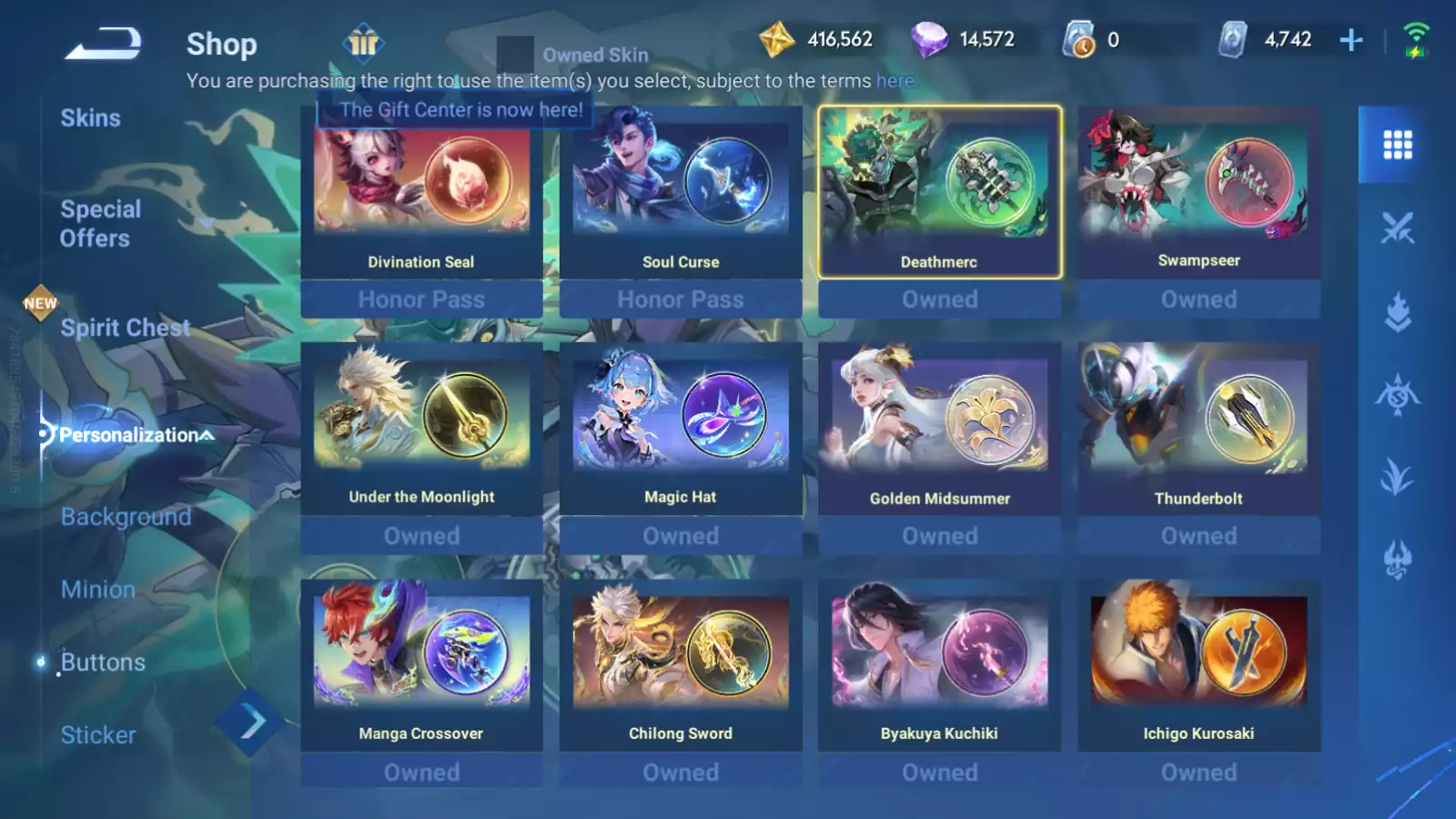This screenshot has width=1456, height=819.
Task: Select the all-items grid filter icon
Action: tap(1397, 145)
